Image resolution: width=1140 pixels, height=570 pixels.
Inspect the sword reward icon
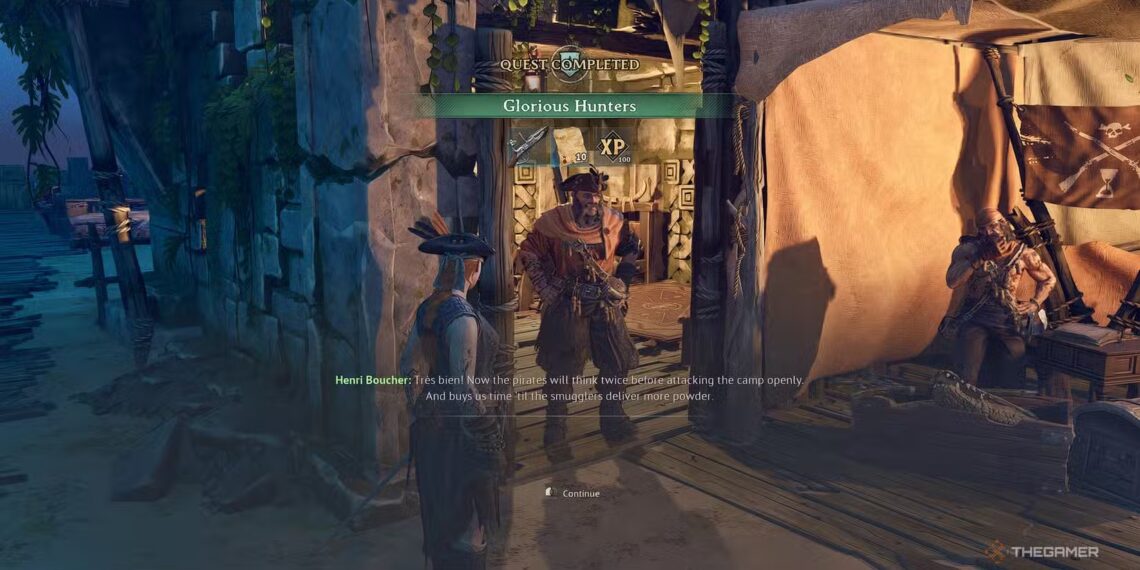[x=528, y=145]
